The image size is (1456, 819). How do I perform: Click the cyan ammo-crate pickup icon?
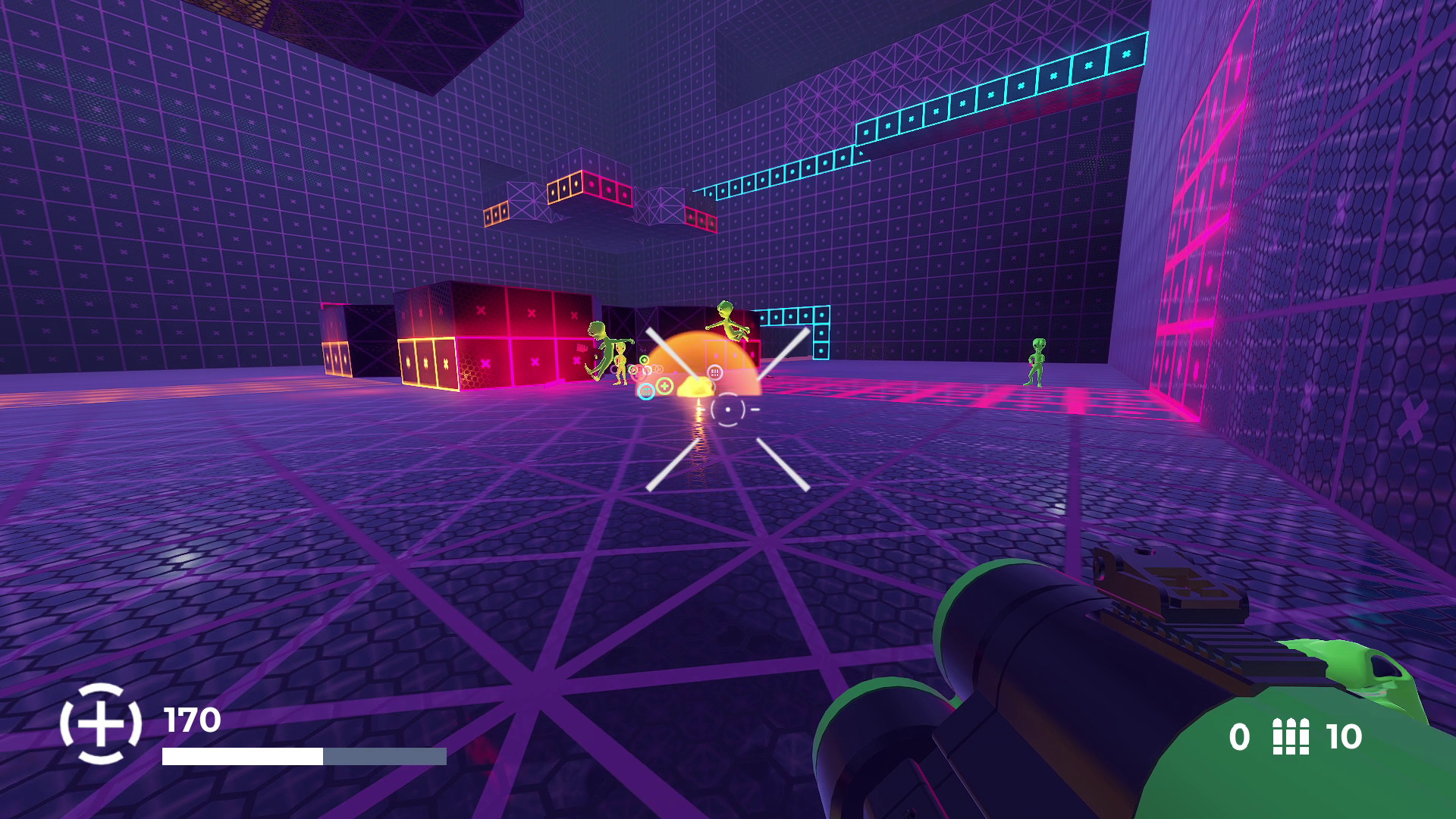tap(646, 391)
